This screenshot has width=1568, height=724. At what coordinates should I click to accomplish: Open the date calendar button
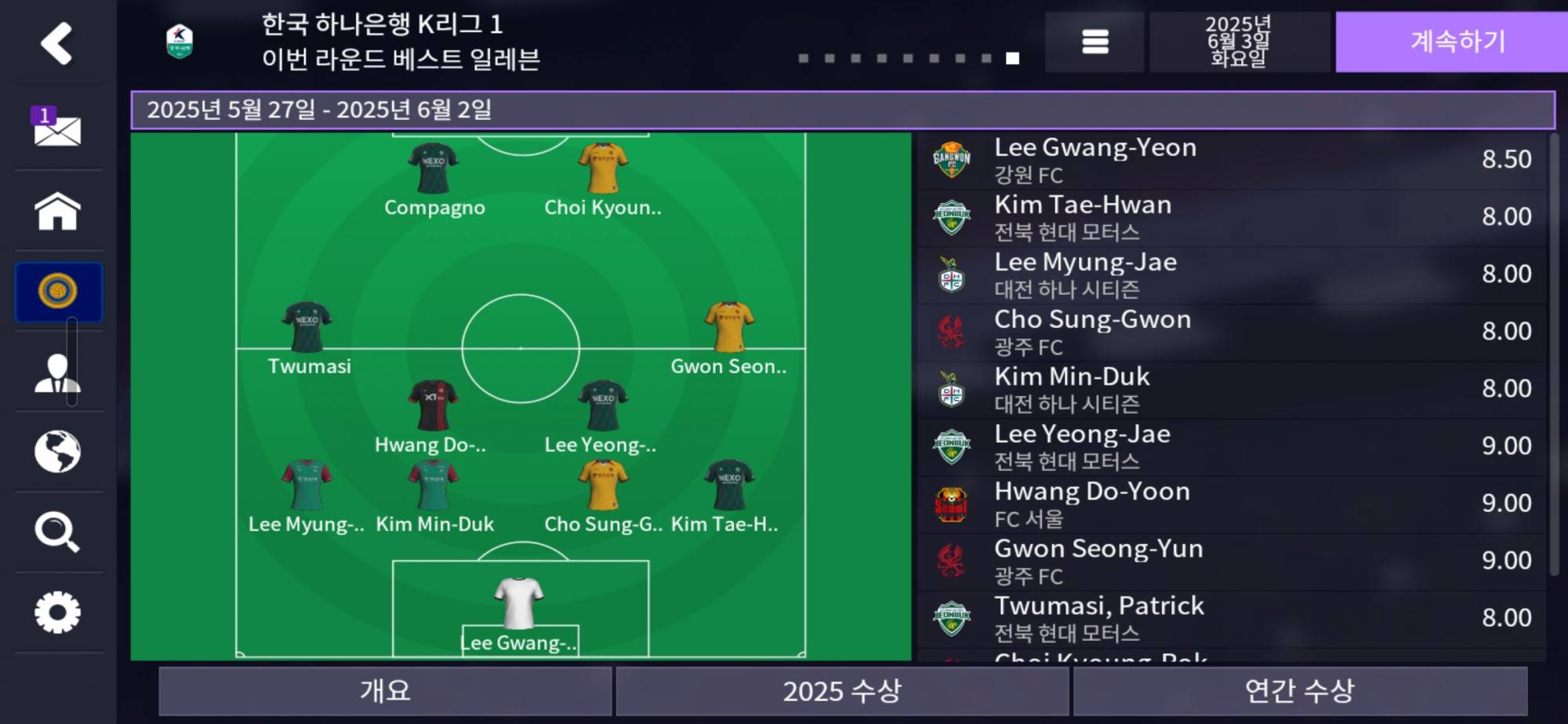tap(1238, 42)
